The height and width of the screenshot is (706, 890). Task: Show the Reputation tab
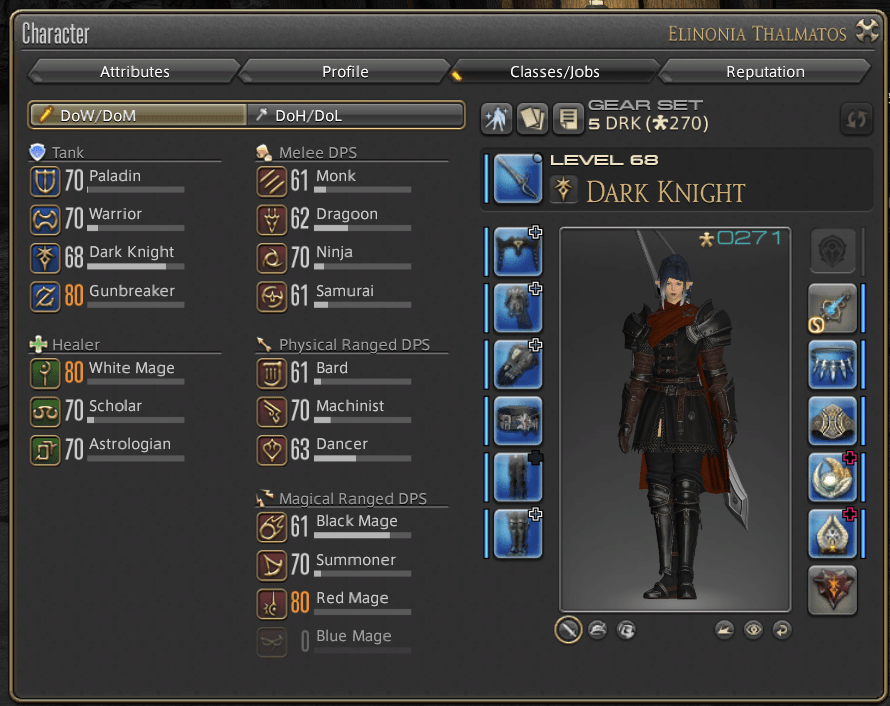click(765, 72)
